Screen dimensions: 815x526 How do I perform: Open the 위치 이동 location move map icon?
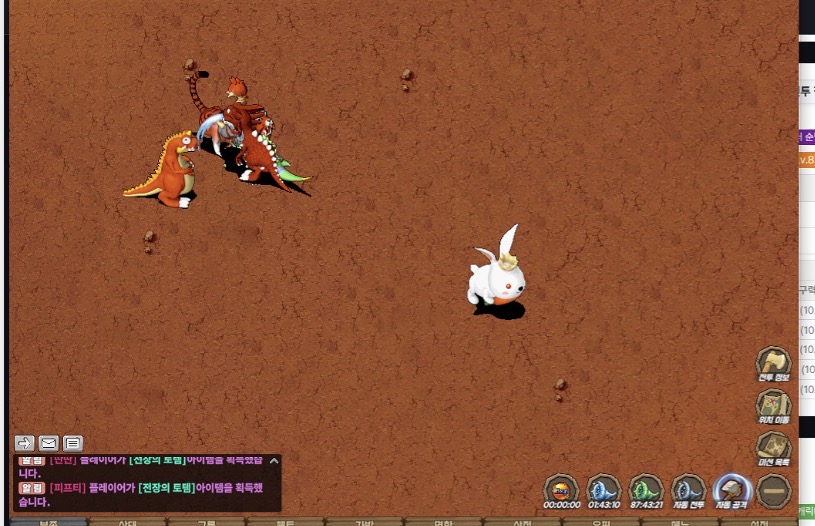click(x=773, y=405)
